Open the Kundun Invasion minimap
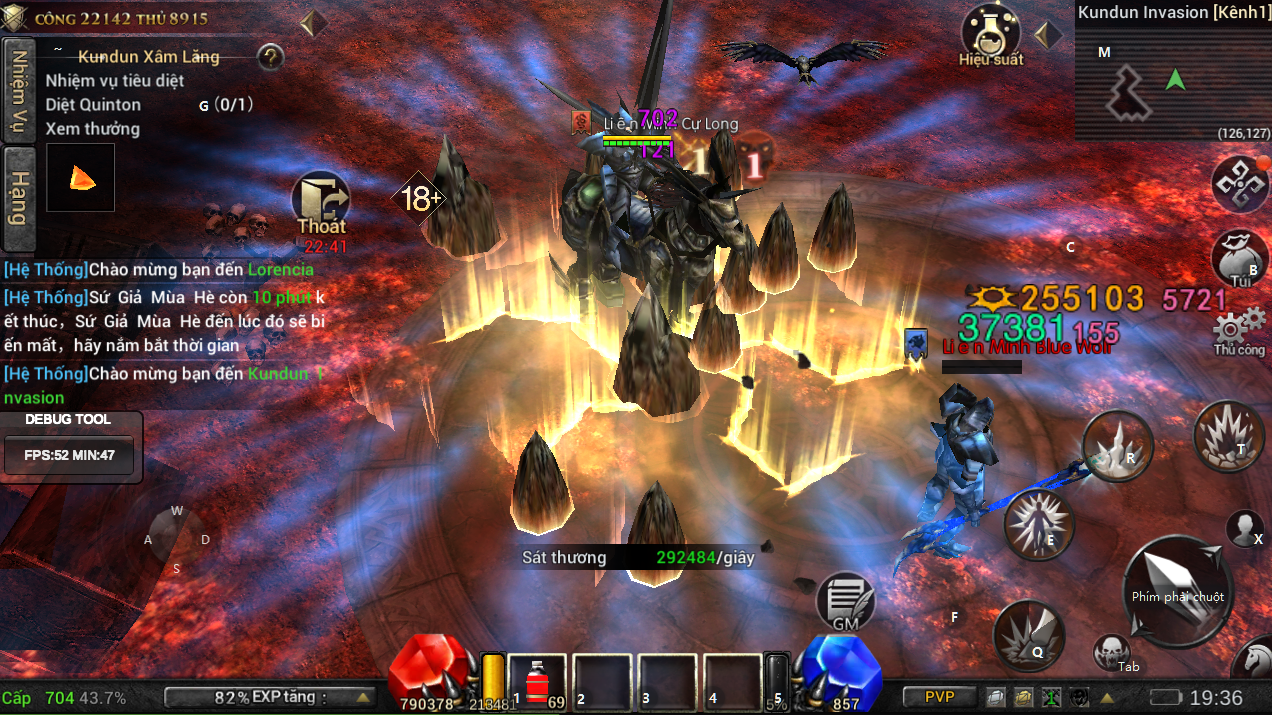The width and height of the screenshot is (1272, 715). [x=1173, y=82]
